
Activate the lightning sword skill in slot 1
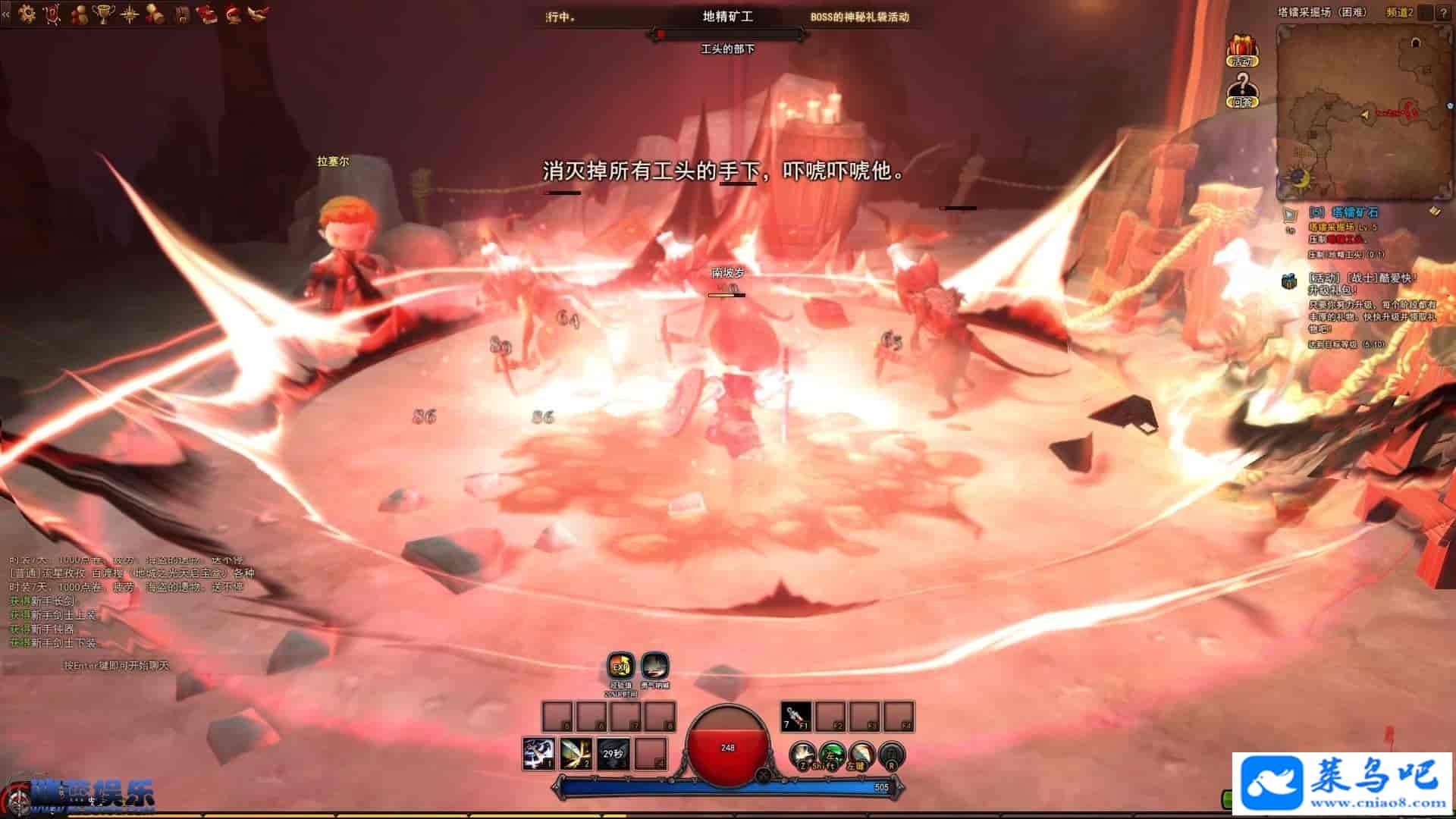click(538, 753)
